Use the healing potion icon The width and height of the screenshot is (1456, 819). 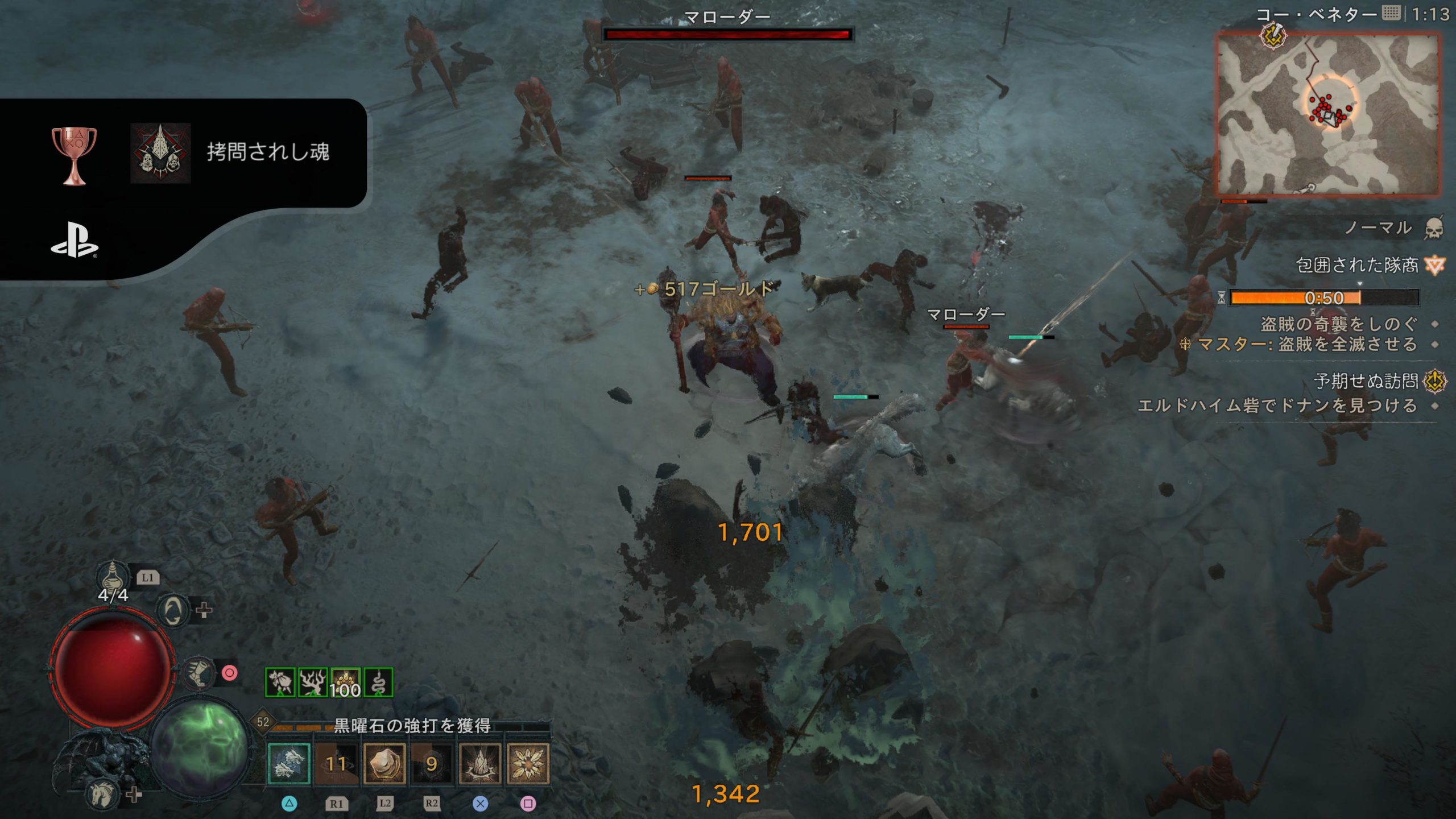point(112,576)
